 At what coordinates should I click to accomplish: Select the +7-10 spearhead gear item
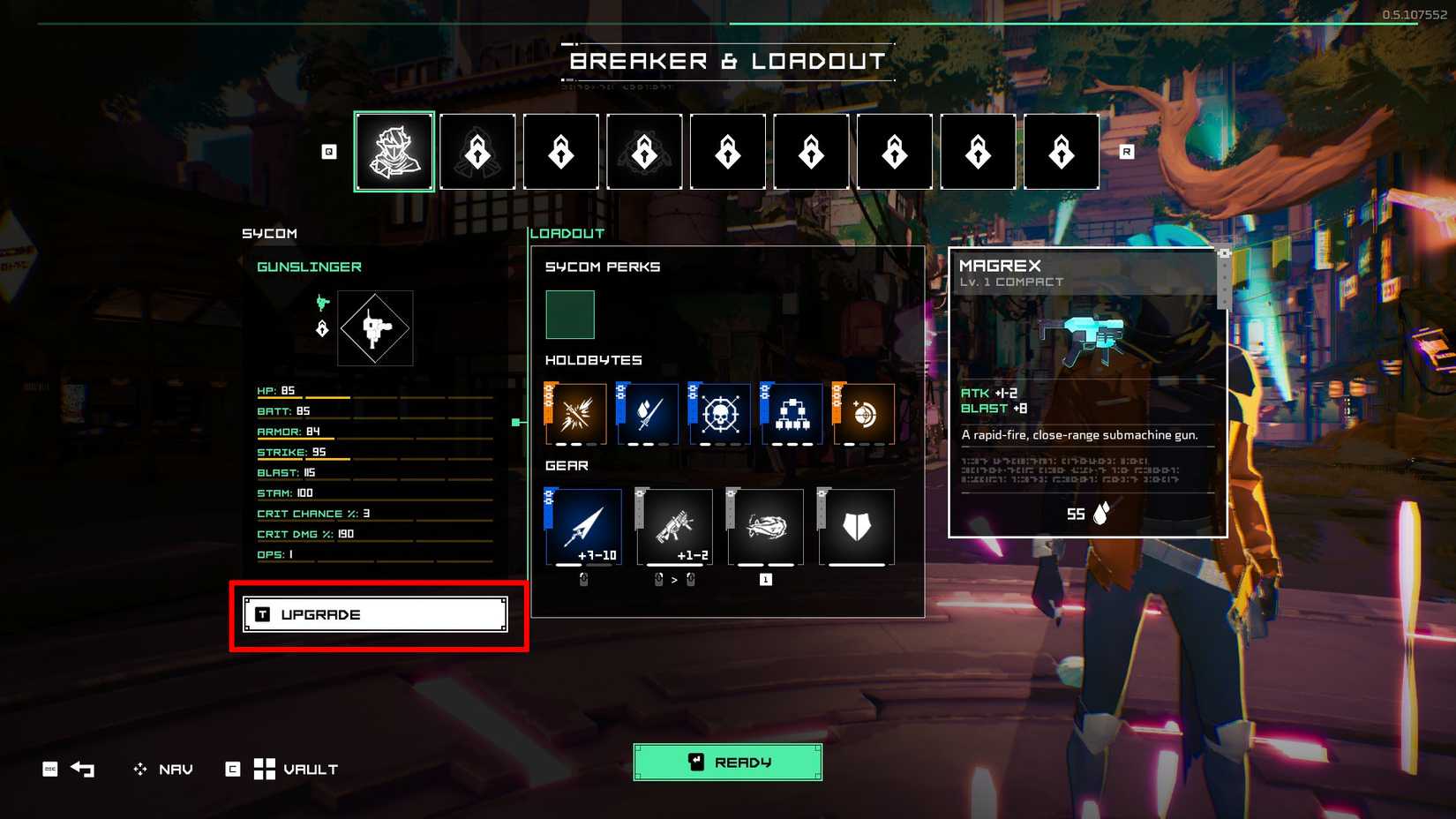[x=584, y=527]
